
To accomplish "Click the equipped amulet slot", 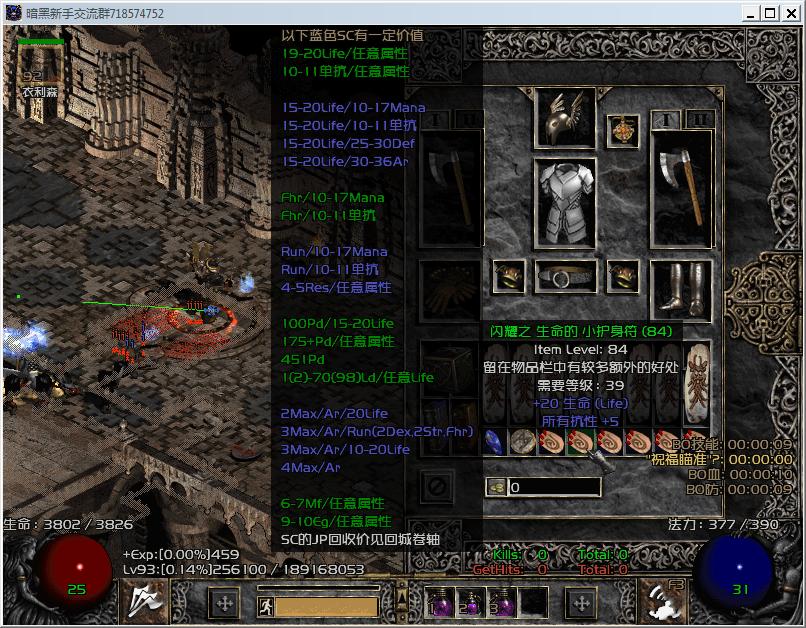I will 624,131.
